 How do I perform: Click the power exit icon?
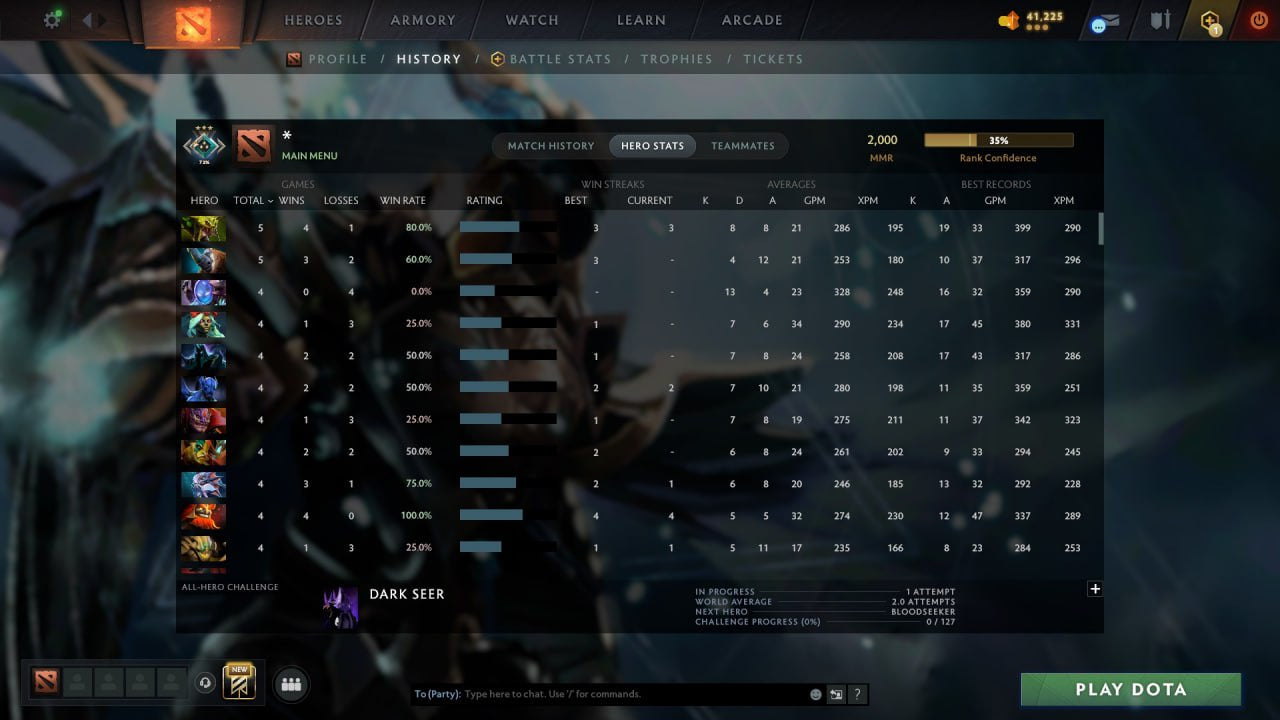point(1258,19)
